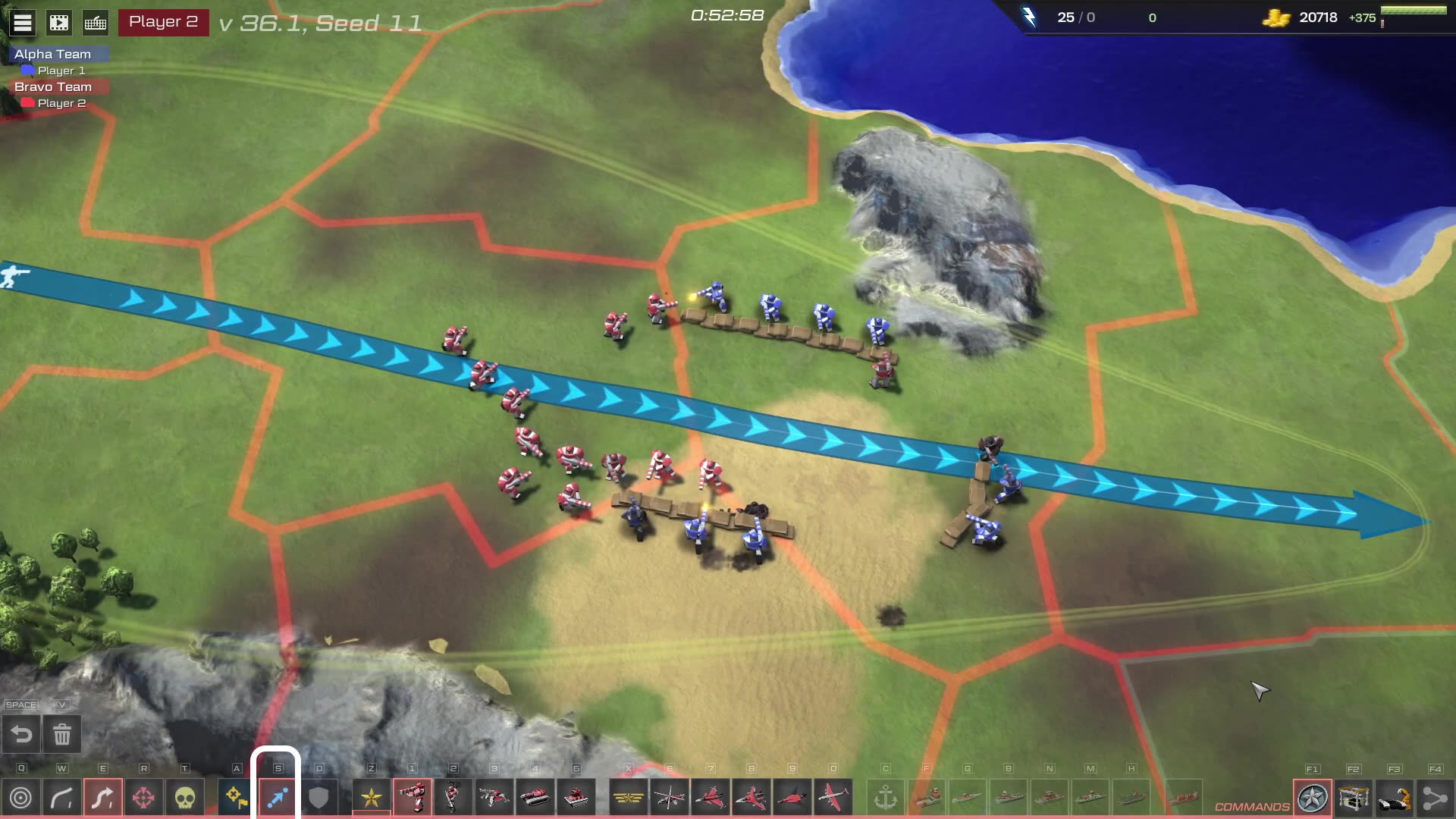1456x819 pixels.
Task: Delete command with the trash can button
Action: click(x=62, y=734)
